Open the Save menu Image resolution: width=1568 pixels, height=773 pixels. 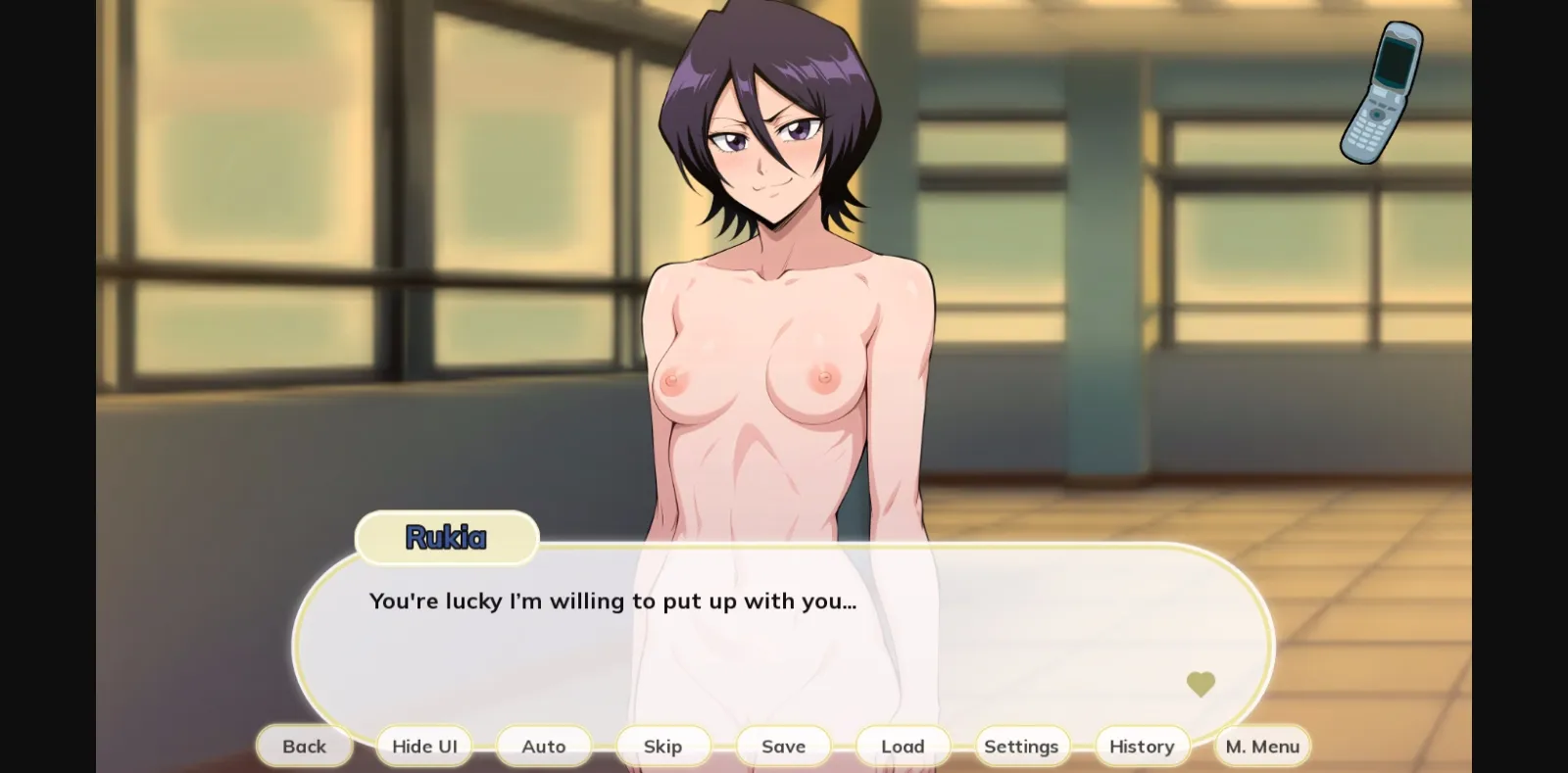(783, 747)
